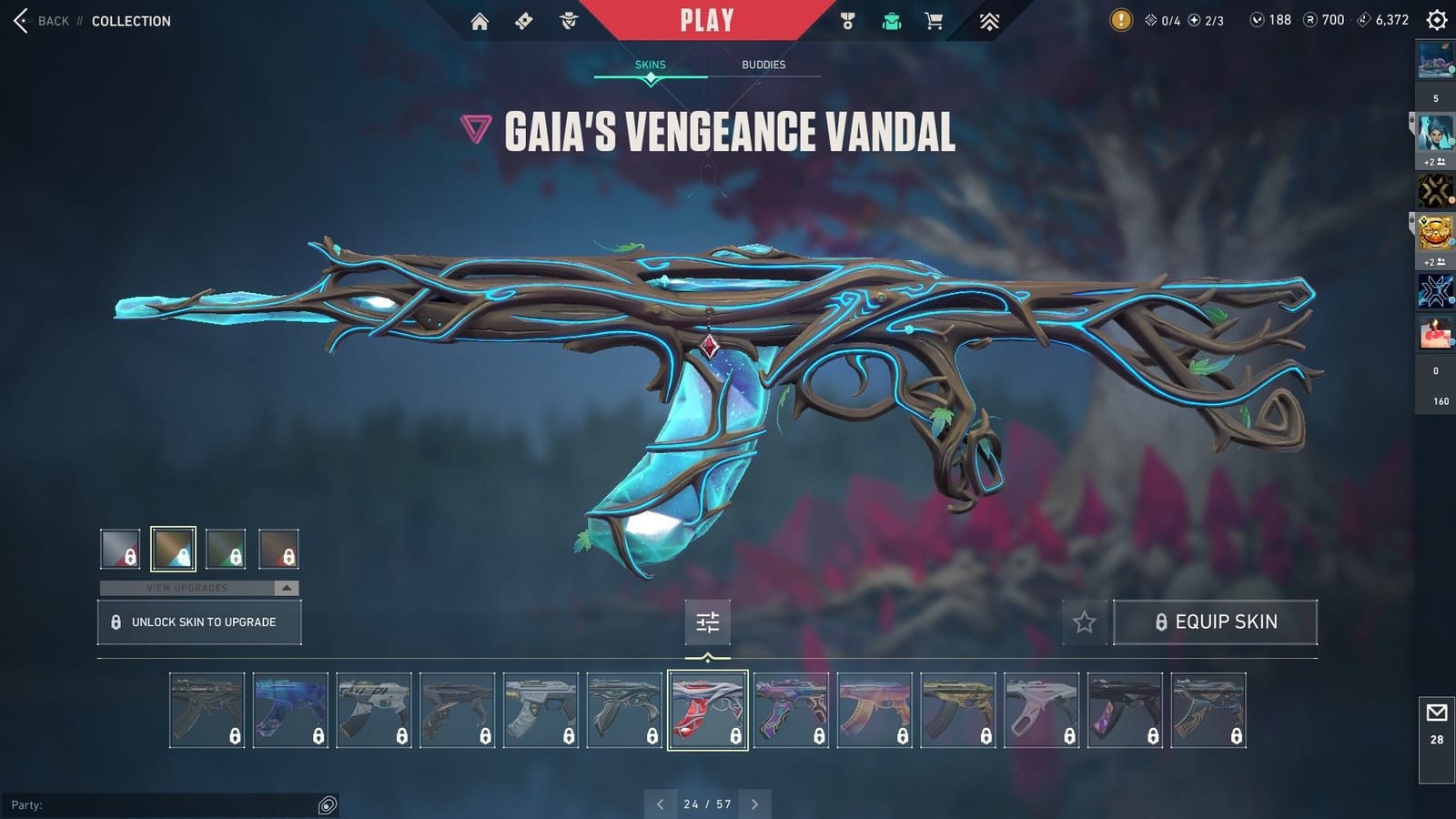Toggle favorite with the star icon
The height and width of the screenshot is (819, 1456).
[x=1085, y=622]
